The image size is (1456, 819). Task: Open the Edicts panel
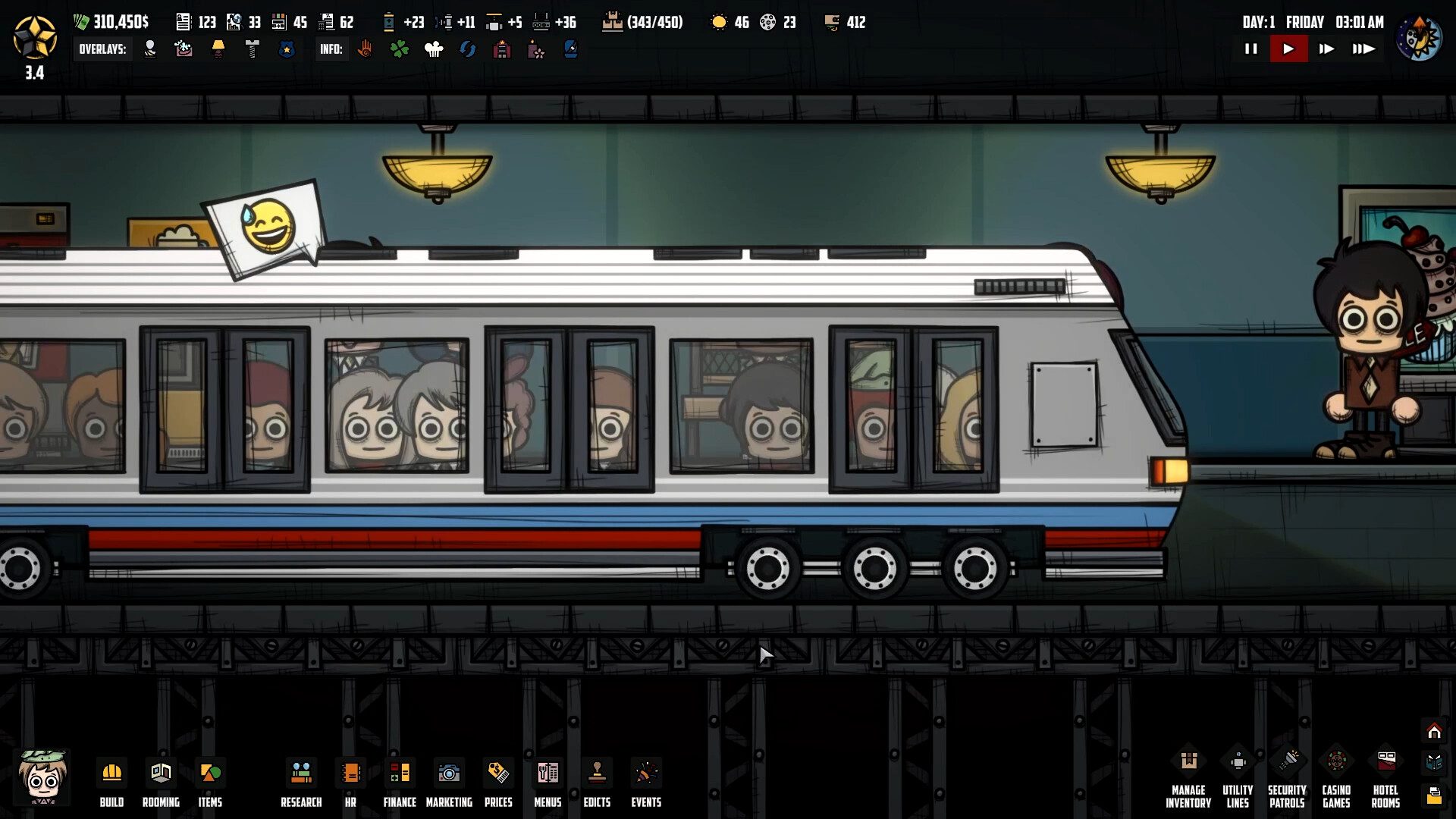597,783
